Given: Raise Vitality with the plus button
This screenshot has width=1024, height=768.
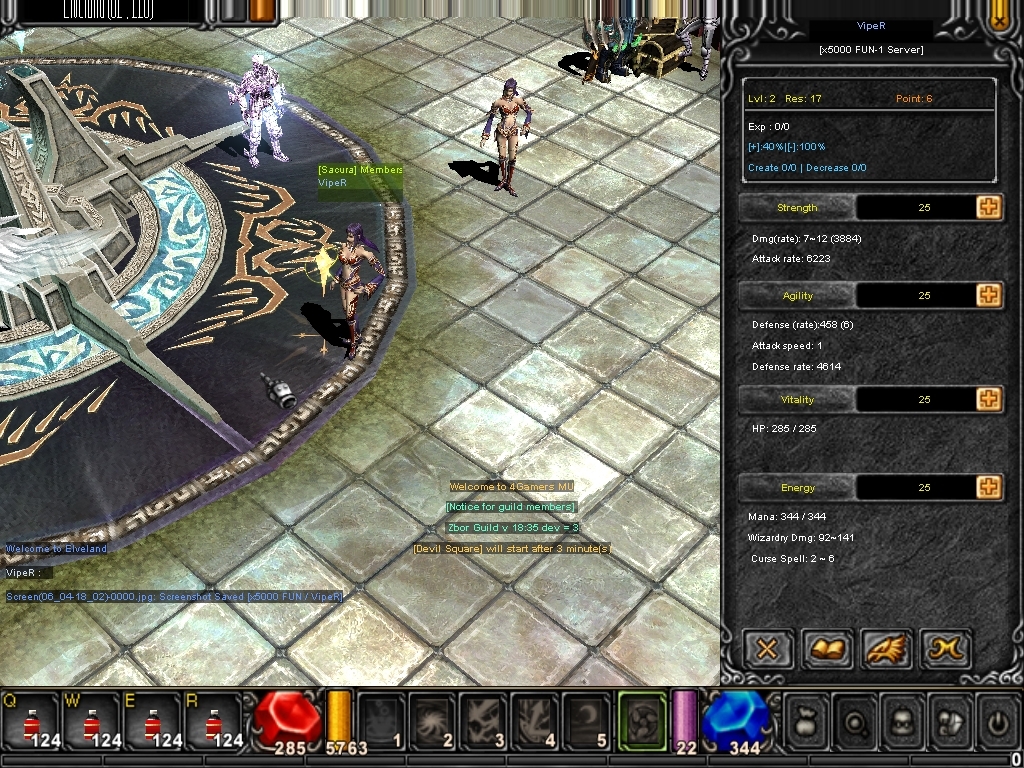Looking at the screenshot, I should tap(989, 399).
